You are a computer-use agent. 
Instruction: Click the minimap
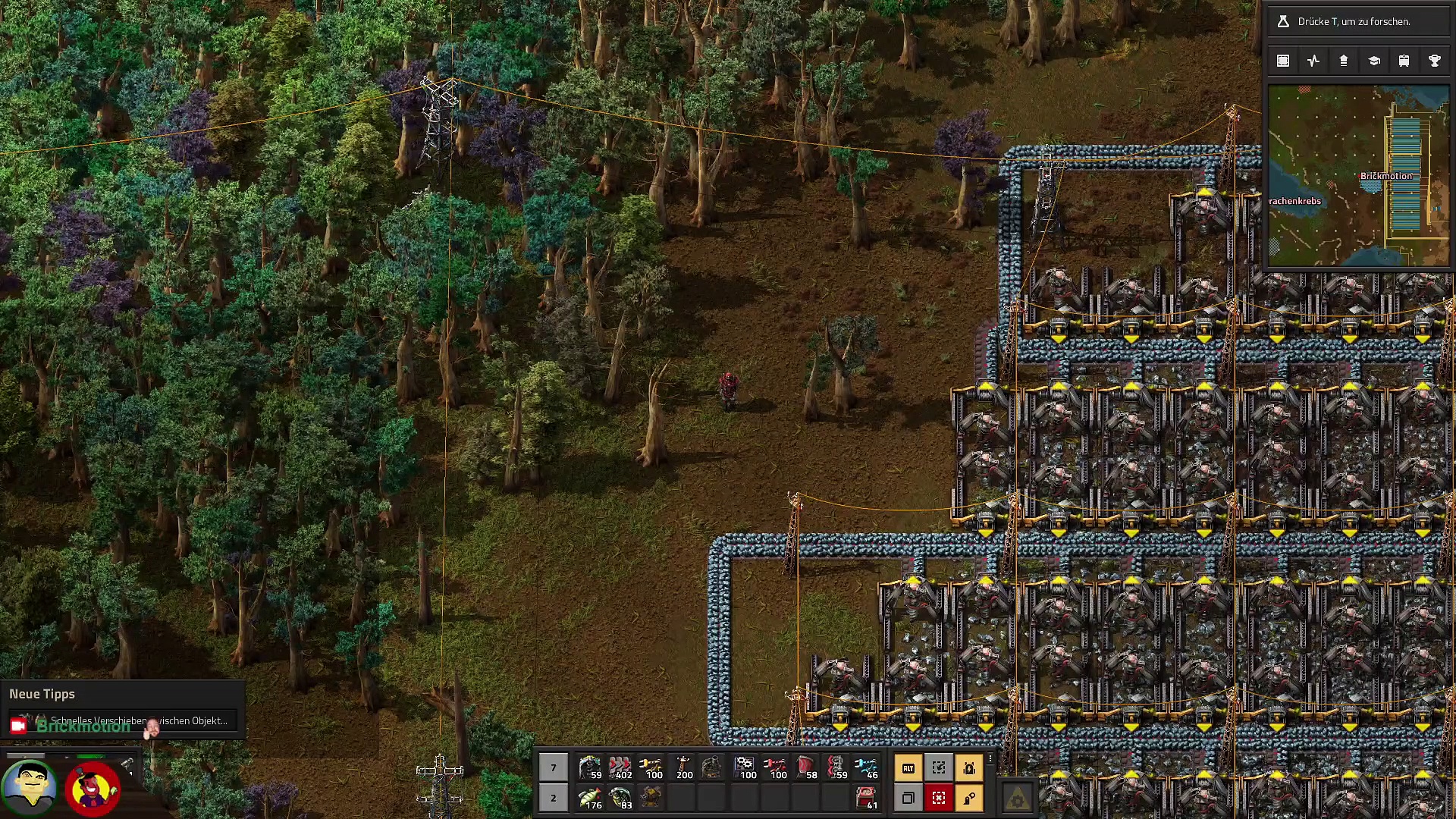pos(1358,176)
